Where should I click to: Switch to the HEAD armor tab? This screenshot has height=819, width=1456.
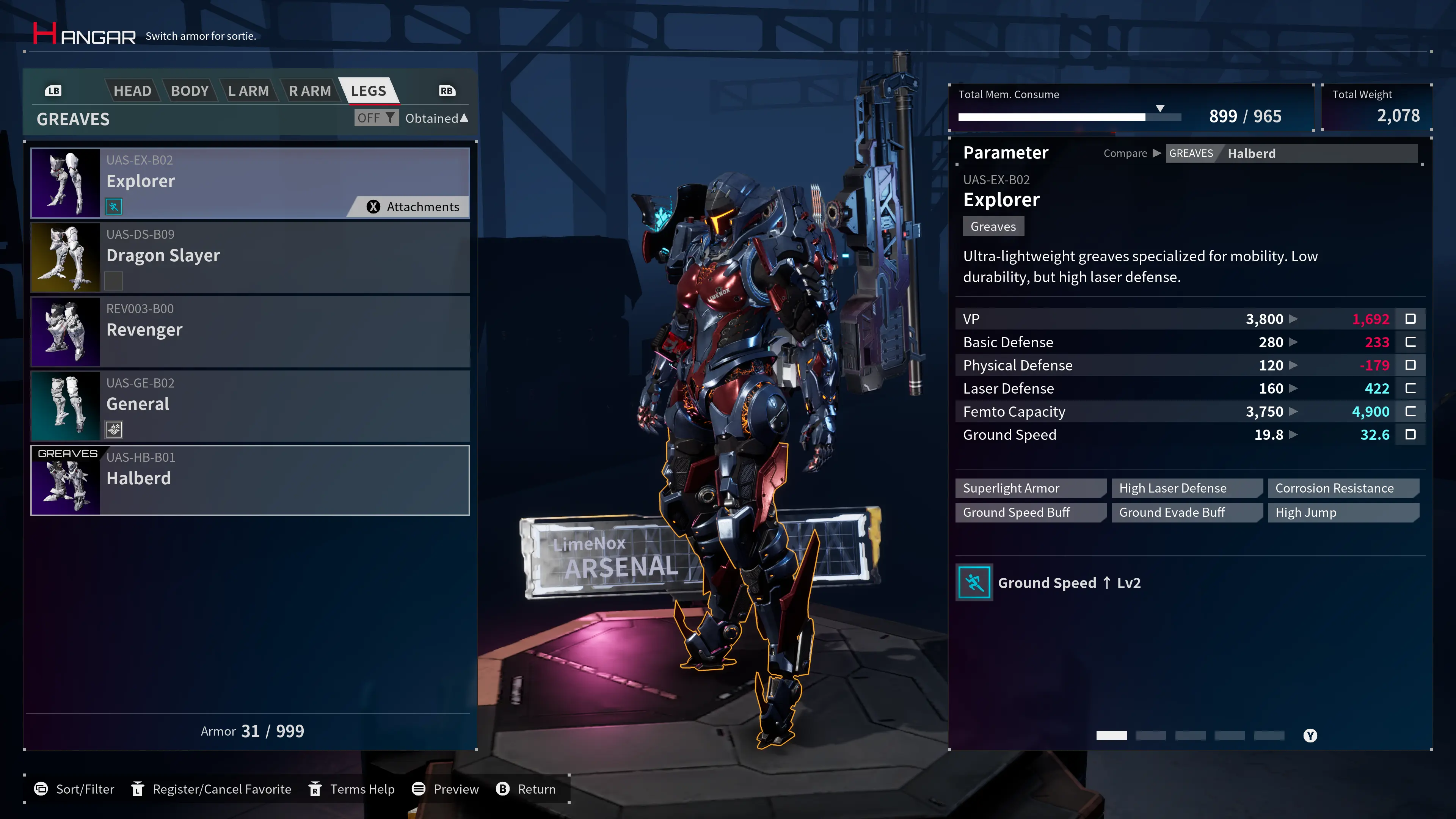pos(132,91)
